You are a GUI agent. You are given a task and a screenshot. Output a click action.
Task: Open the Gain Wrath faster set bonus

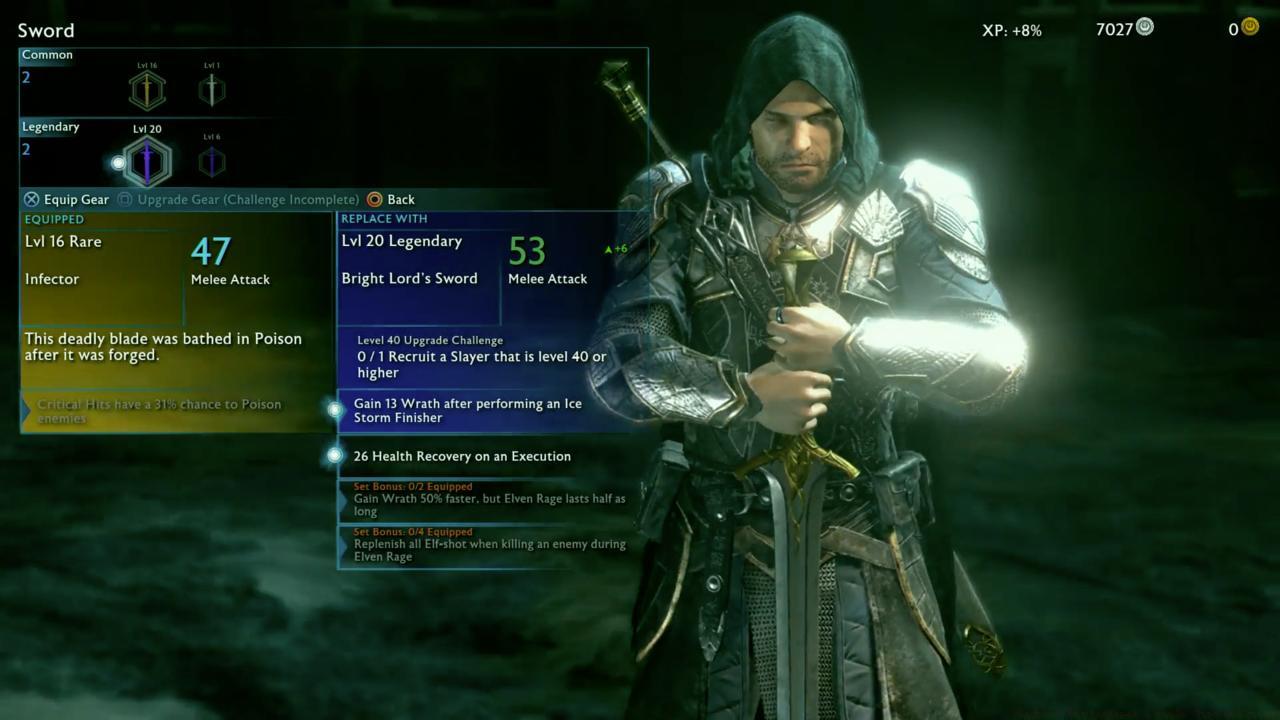tap(488, 499)
